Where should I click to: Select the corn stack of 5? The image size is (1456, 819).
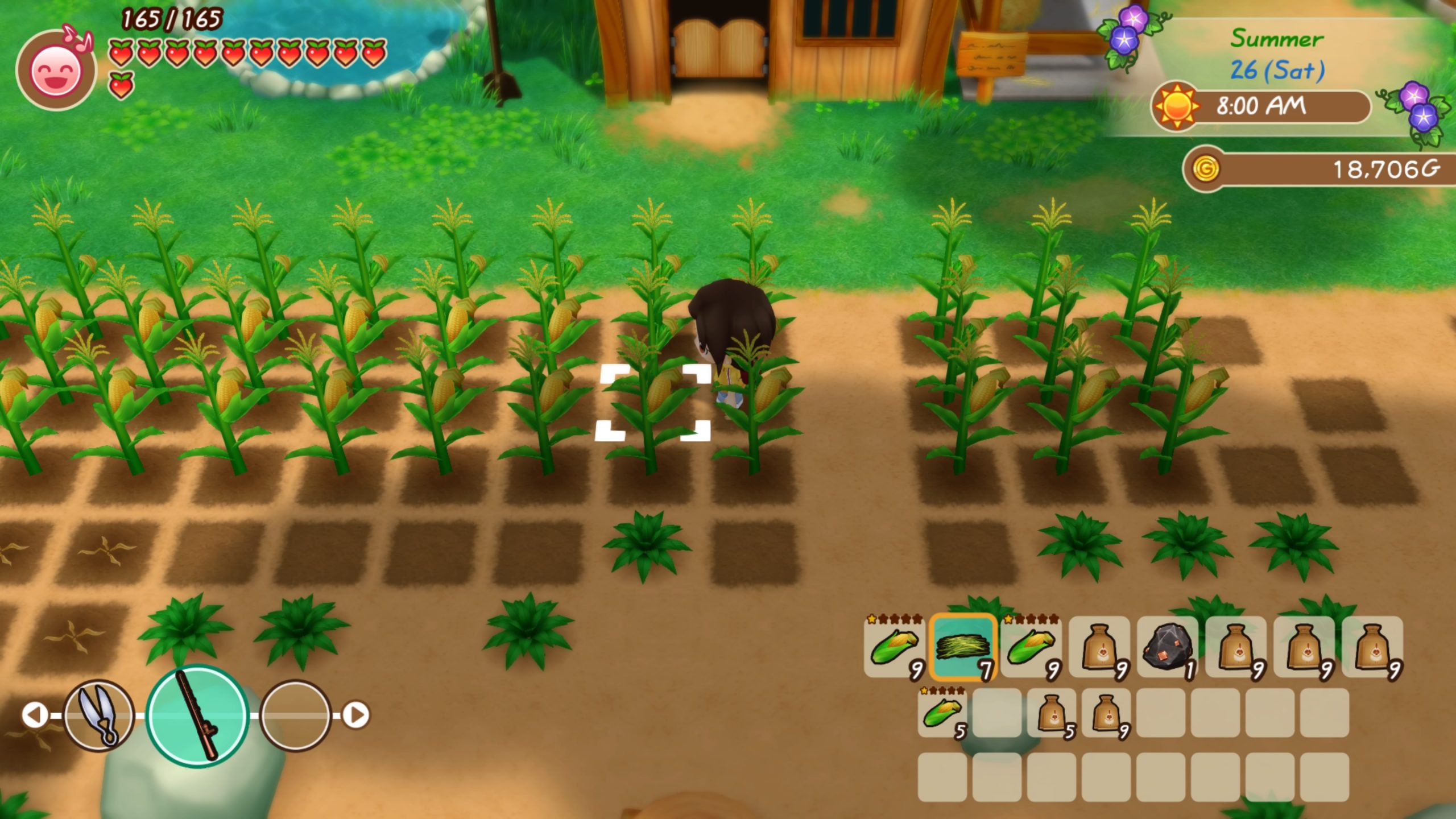click(x=942, y=713)
